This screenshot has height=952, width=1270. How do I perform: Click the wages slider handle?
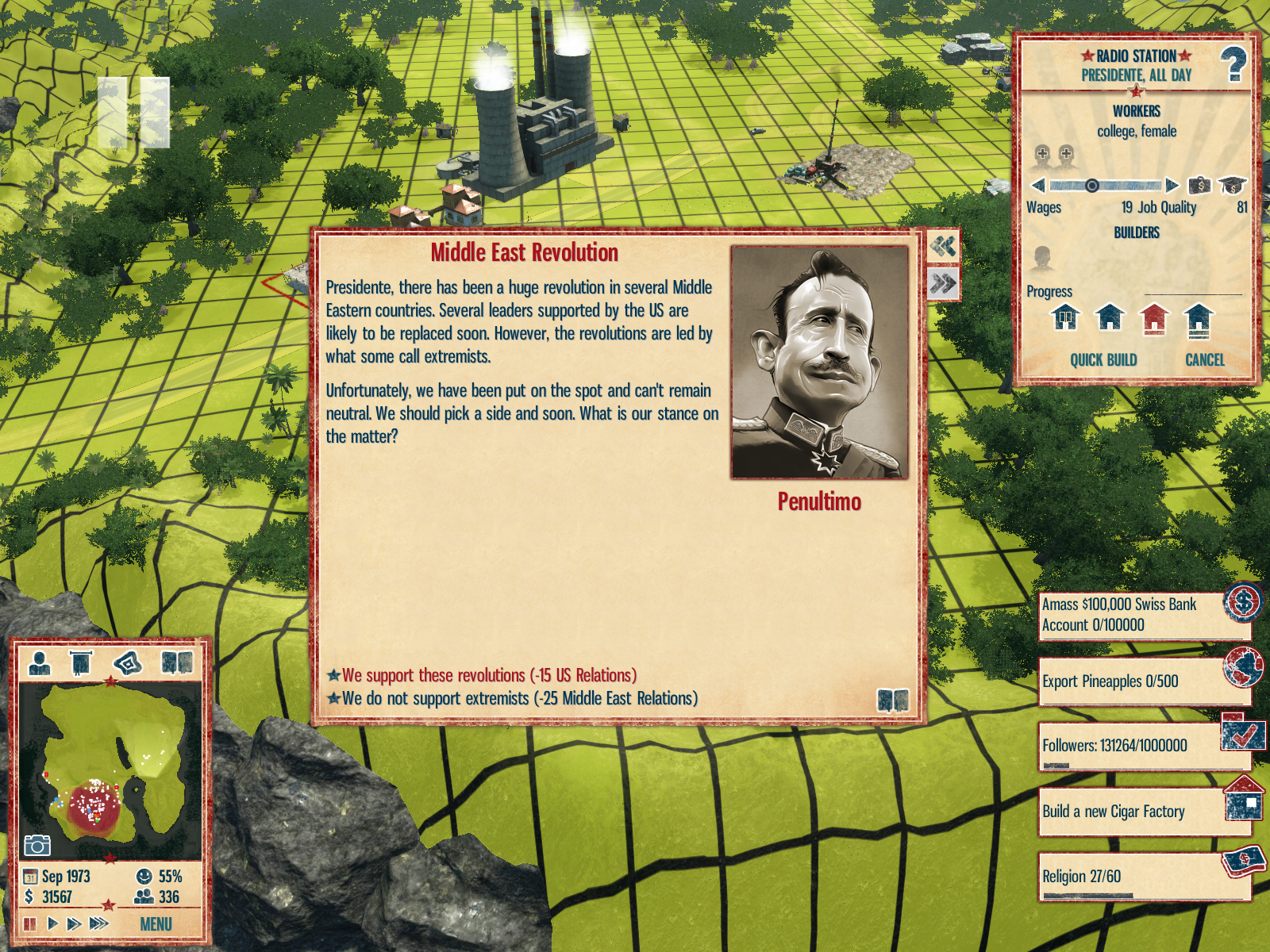click(1092, 186)
